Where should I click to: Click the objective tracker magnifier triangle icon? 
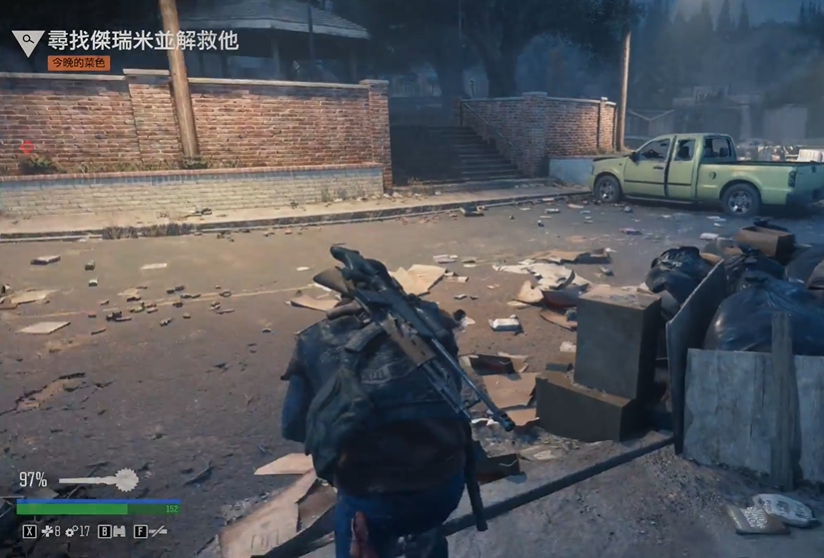coord(27,42)
